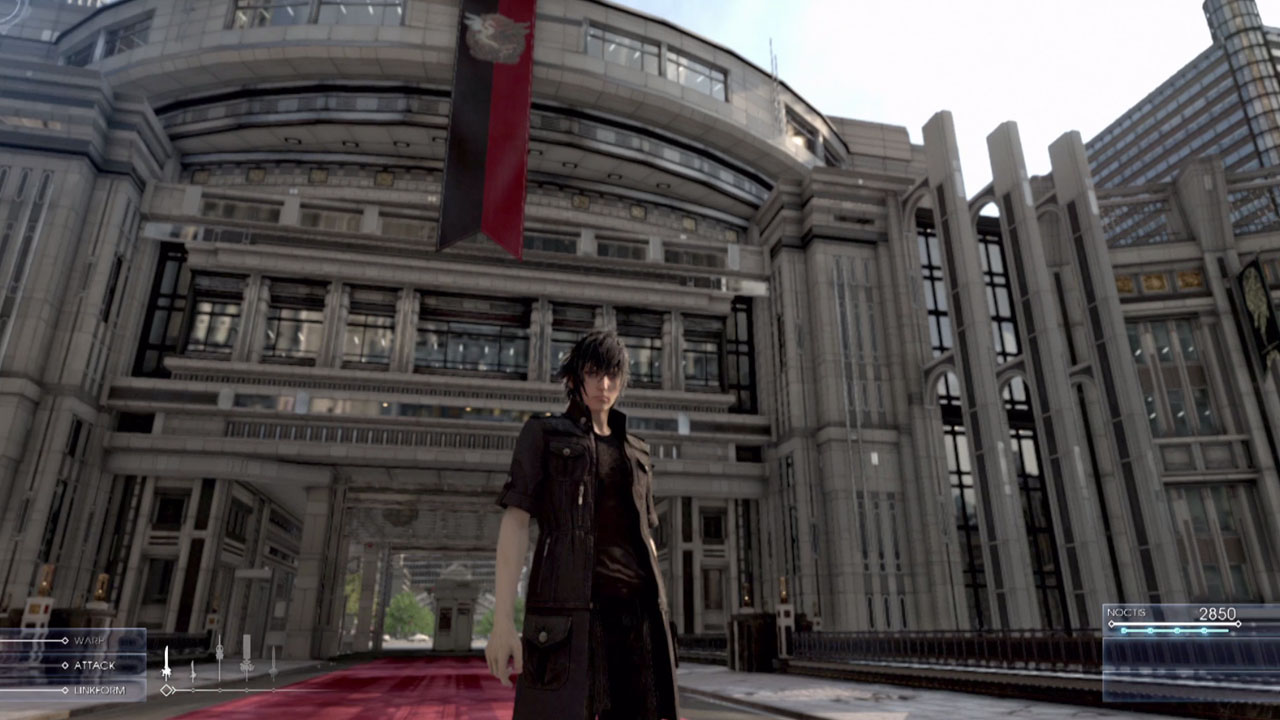Click the diamond marker beside LINKFORM
The width and height of the screenshot is (1280, 720).
[64, 689]
